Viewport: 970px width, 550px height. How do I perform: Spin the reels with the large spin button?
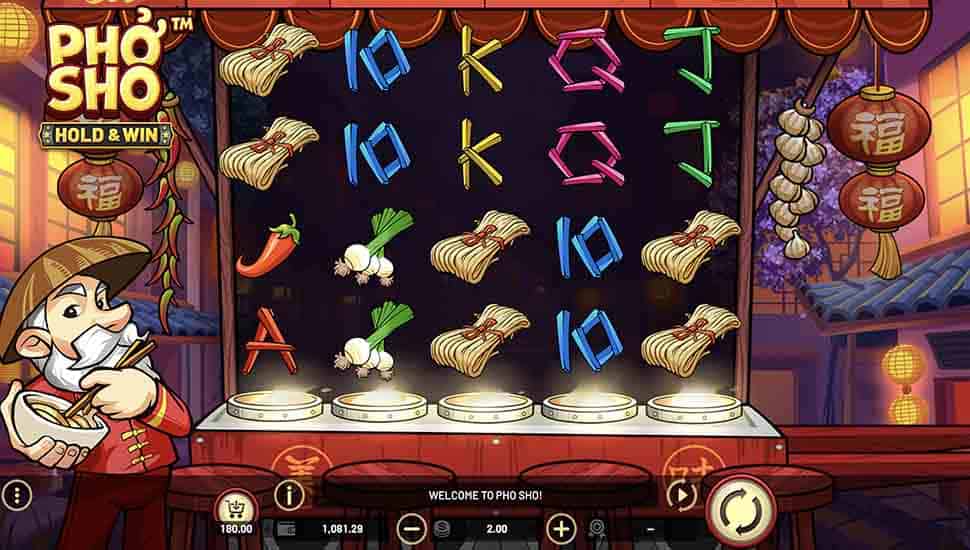[742, 510]
